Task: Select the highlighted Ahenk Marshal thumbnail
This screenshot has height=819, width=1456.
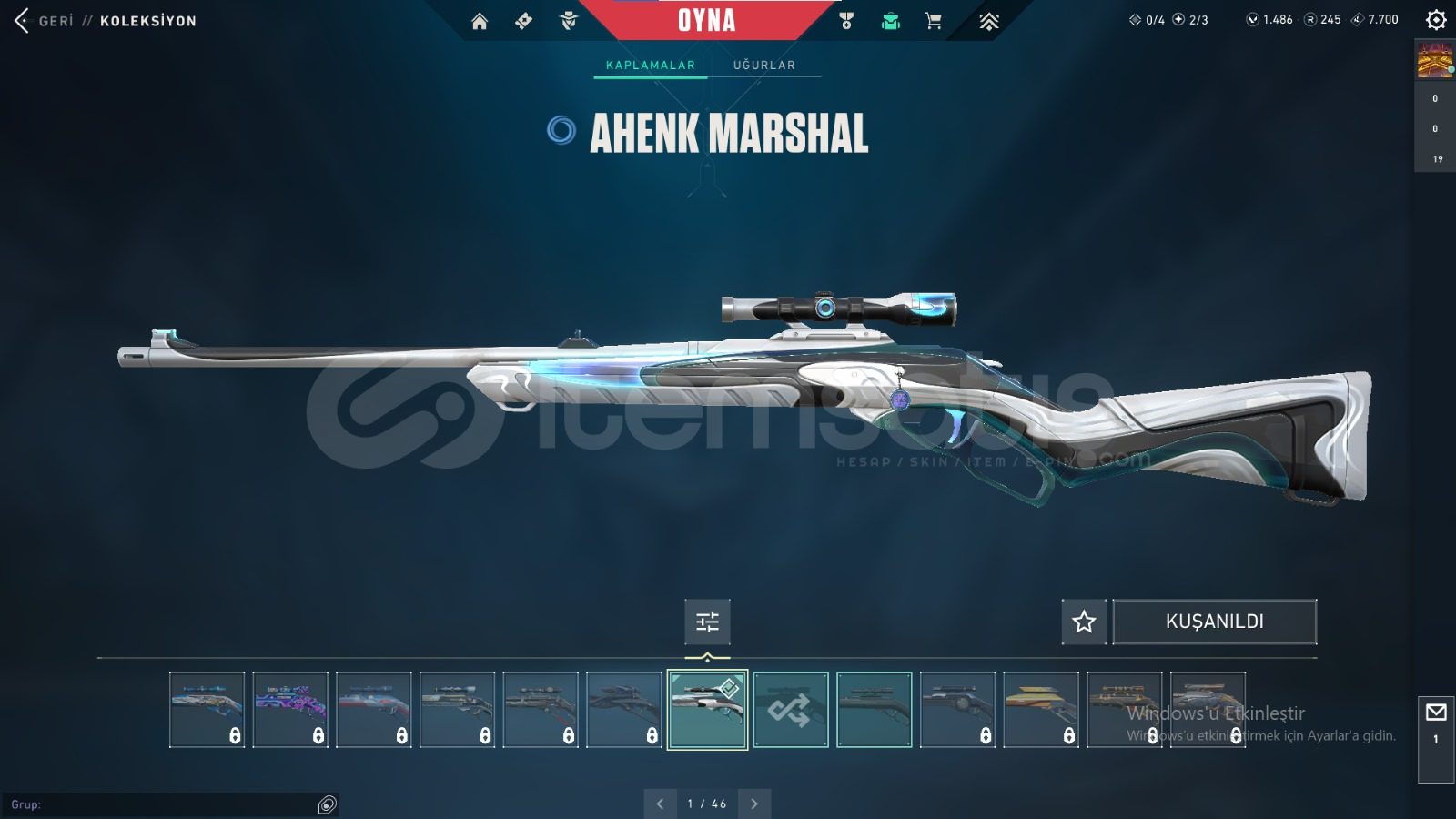Action: (x=707, y=710)
